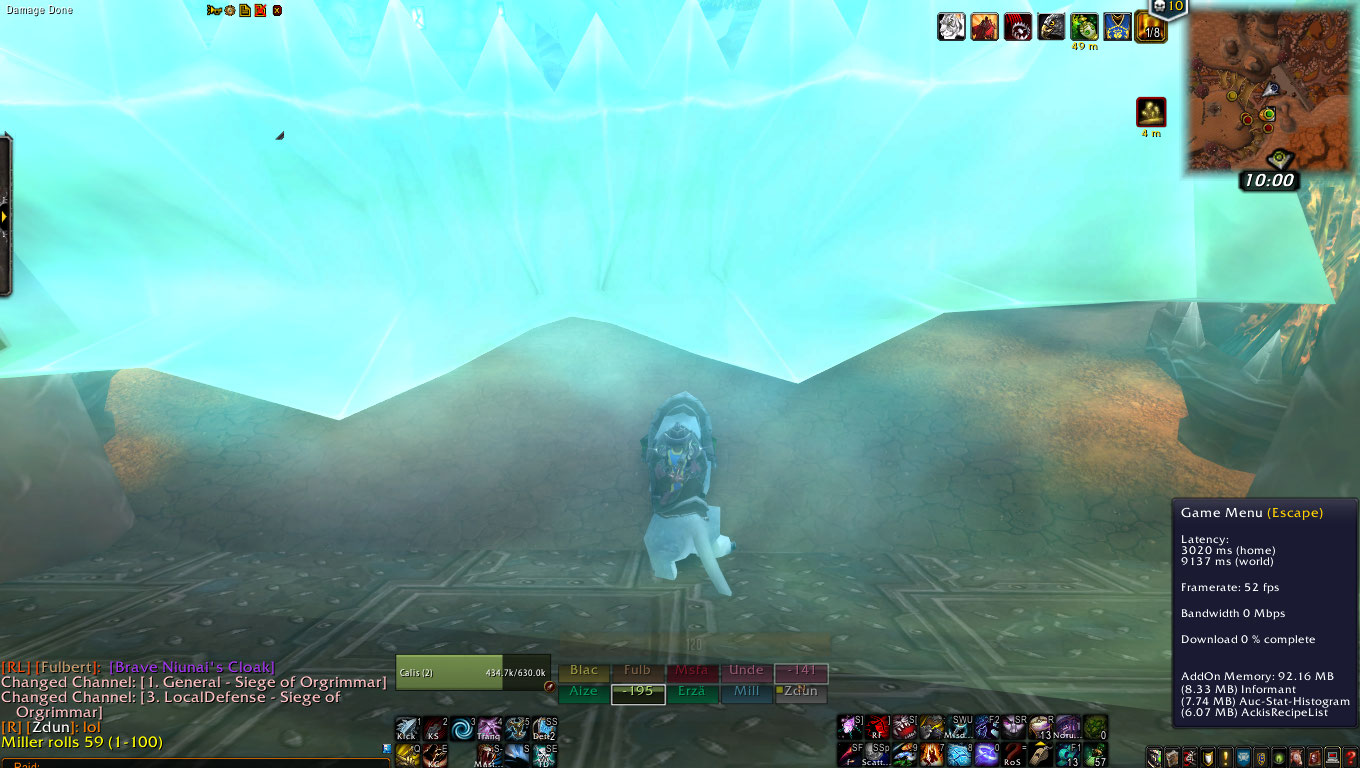Image resolution: width=1360 pixels, height=768 pixels.
Task: Use the blue swirl ability on hotkey 3
Action: (461, 729)
